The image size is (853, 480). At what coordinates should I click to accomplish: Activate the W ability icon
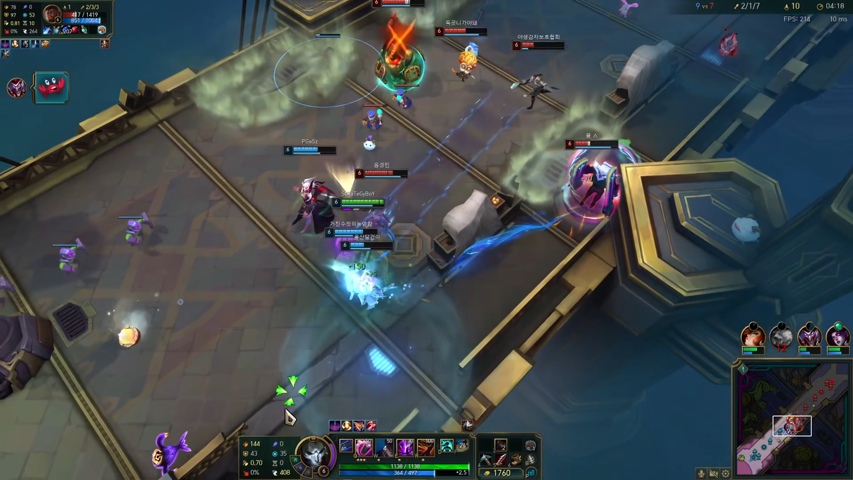coord(385,447)
